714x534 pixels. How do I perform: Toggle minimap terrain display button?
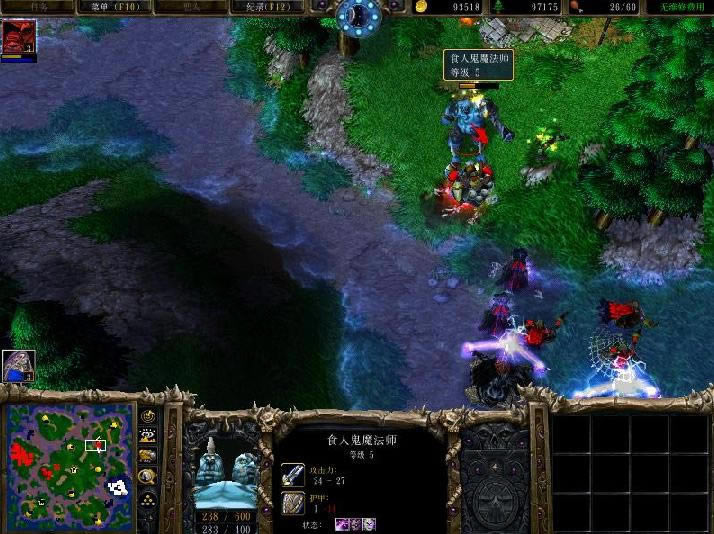[148, 436]
